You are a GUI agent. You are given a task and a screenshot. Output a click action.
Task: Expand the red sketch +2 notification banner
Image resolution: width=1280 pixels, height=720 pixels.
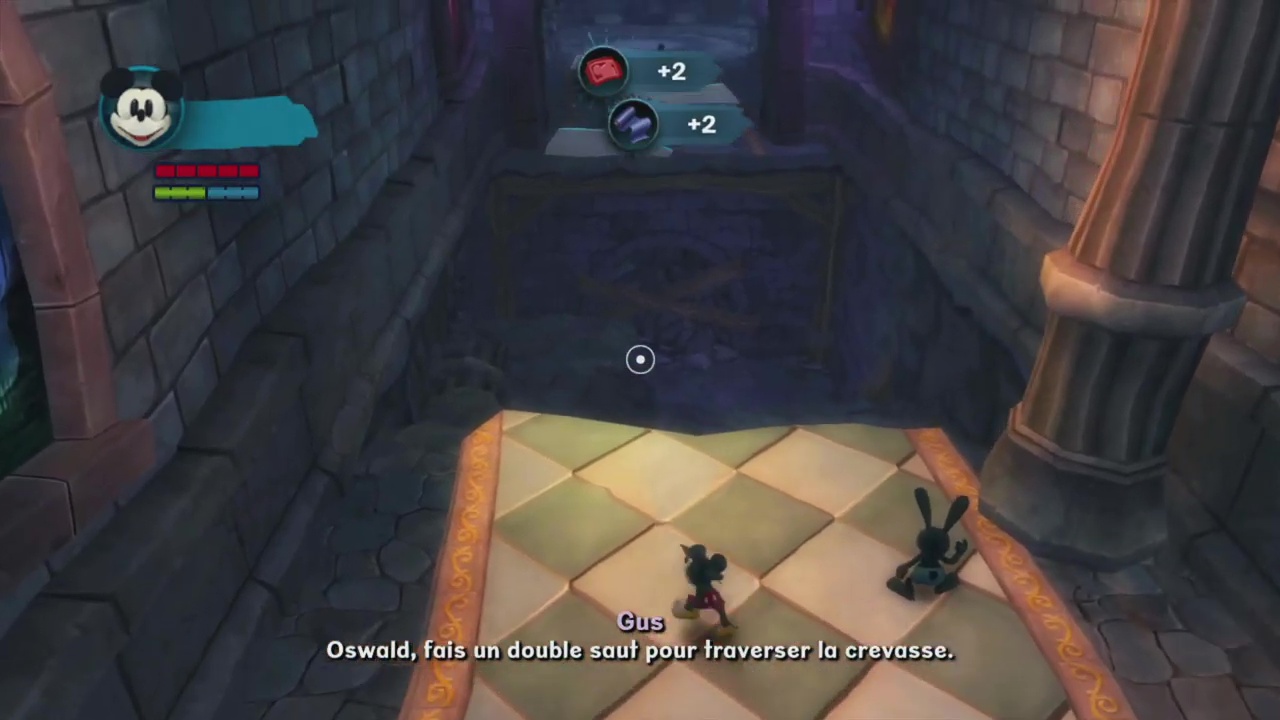pyautogui.click(x=650, y=71)
